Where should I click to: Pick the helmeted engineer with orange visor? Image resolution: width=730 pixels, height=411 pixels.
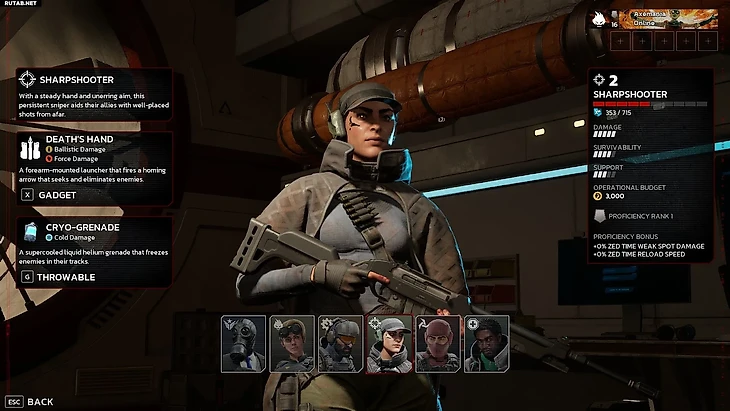(x=340, y=343)
